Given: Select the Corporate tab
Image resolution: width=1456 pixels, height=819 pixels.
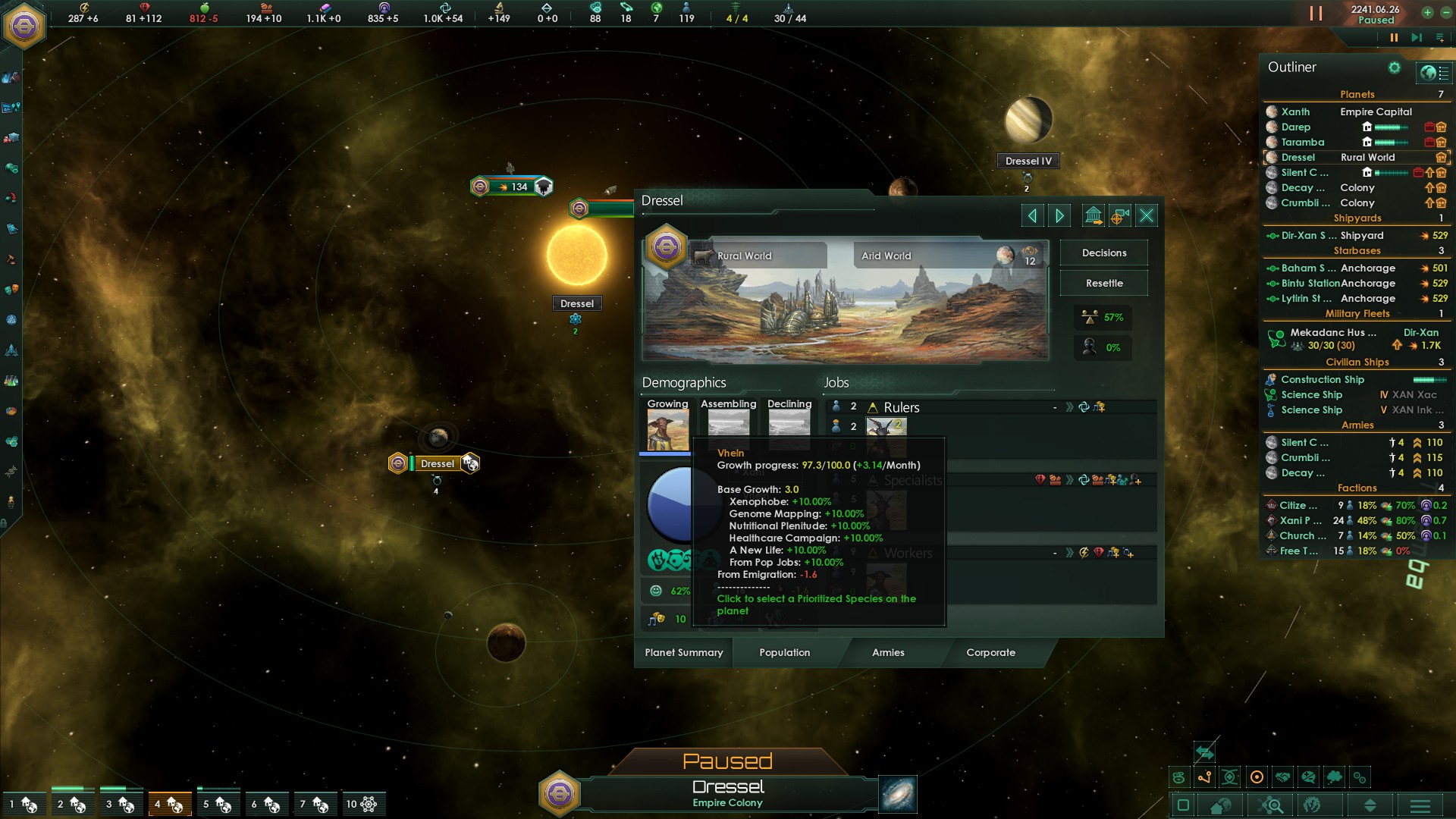Looking at the screenshot, I should [990, 652].
